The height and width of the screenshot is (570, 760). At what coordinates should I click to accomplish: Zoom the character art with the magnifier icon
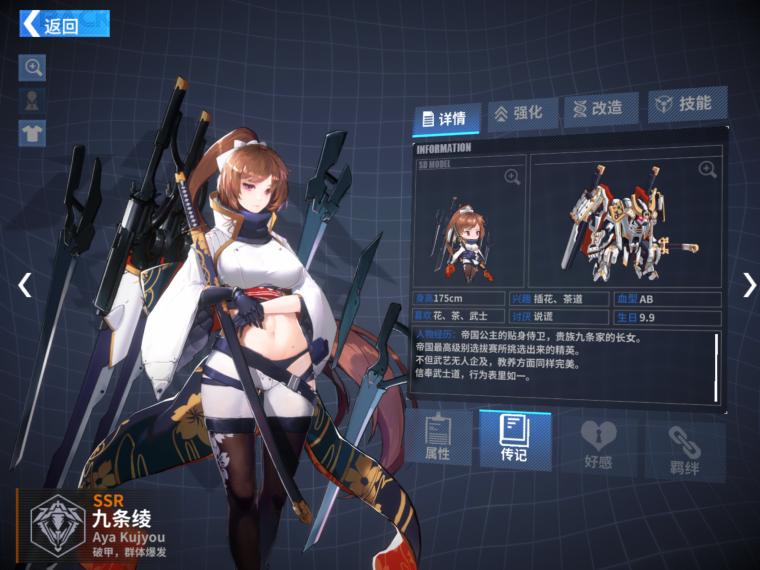(x=33, y=67)
